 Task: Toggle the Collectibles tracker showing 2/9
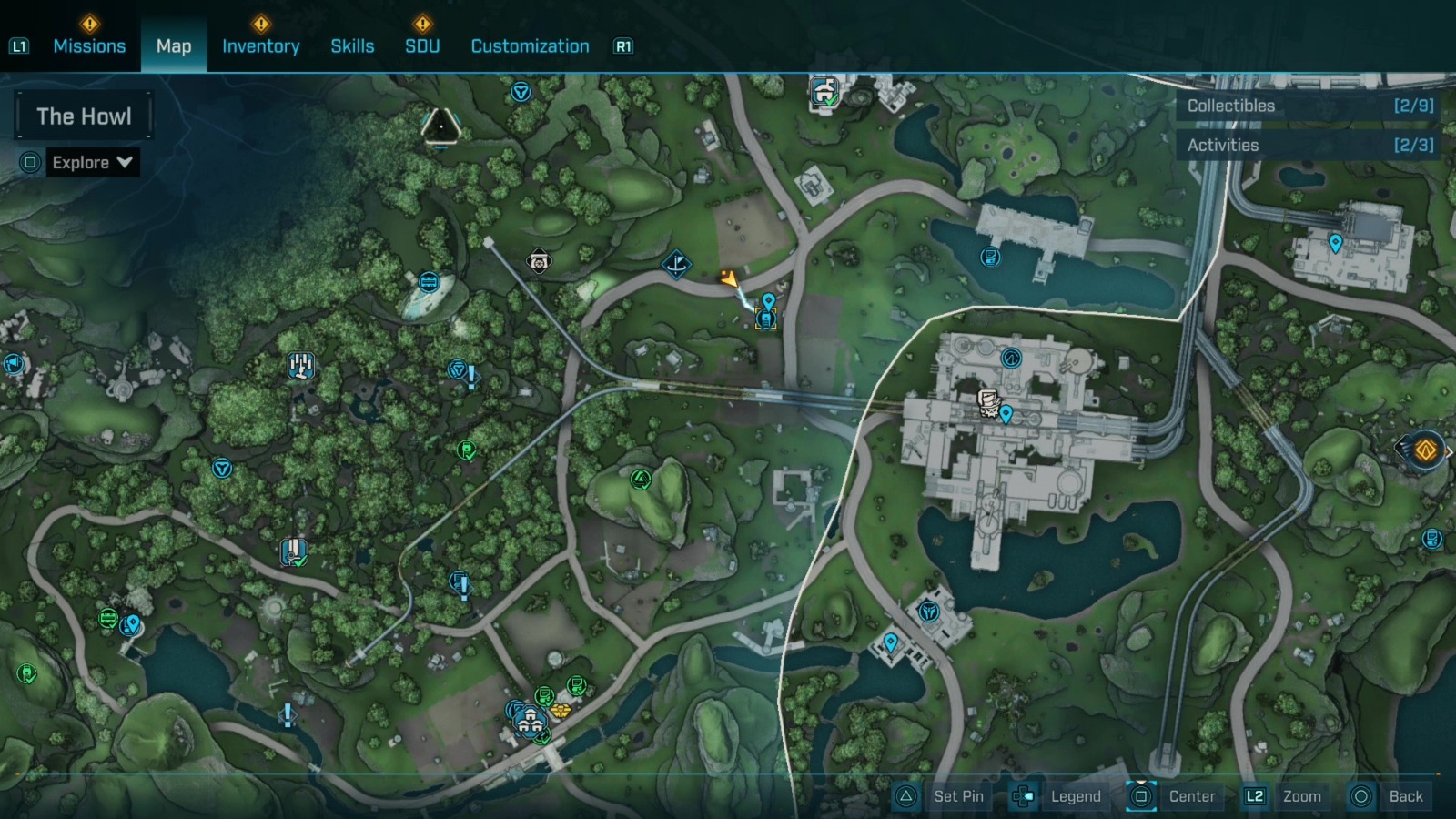click(x=1309, y=106)
